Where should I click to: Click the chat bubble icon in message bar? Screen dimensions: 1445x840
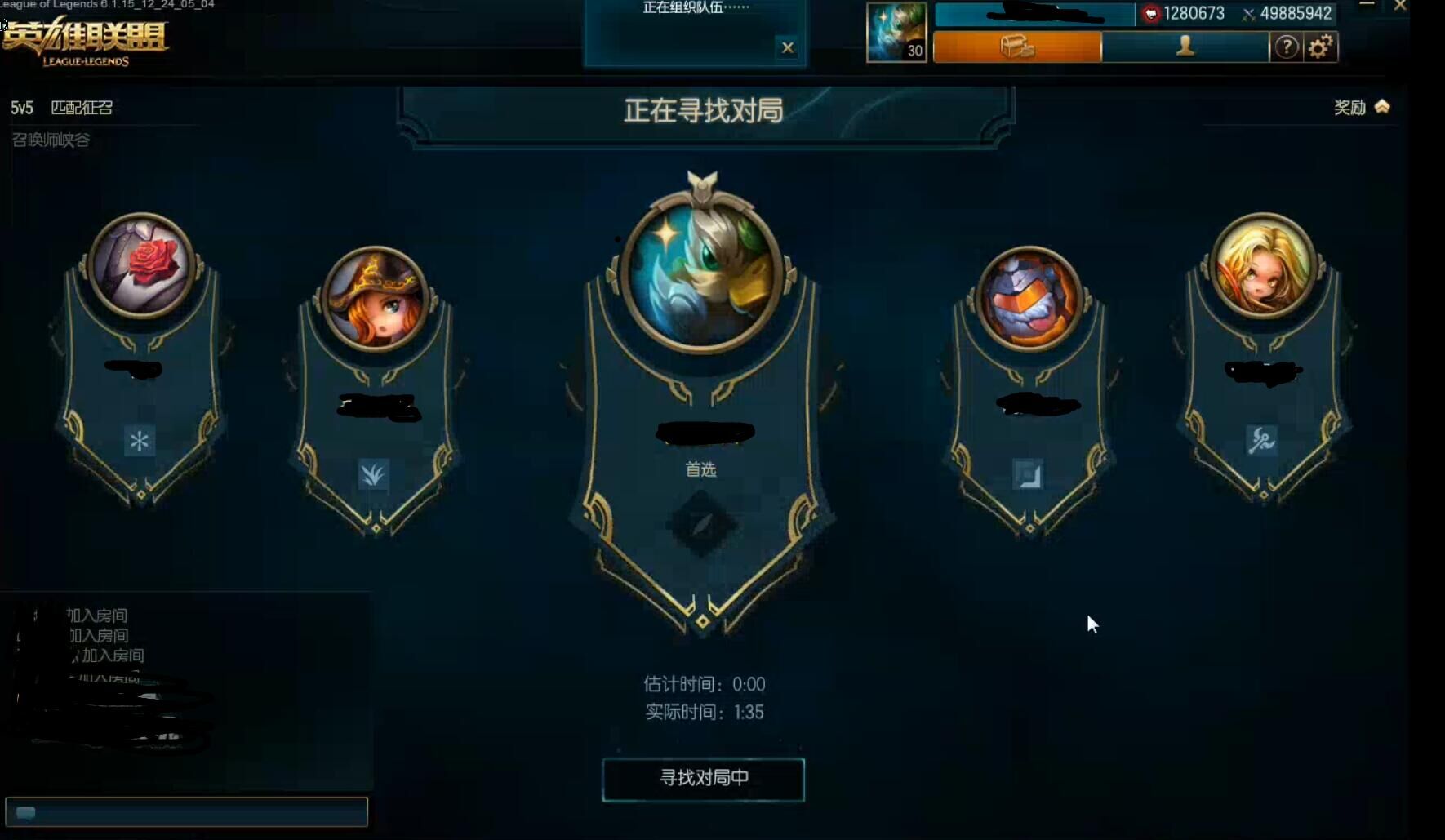(x=26, y=812)
